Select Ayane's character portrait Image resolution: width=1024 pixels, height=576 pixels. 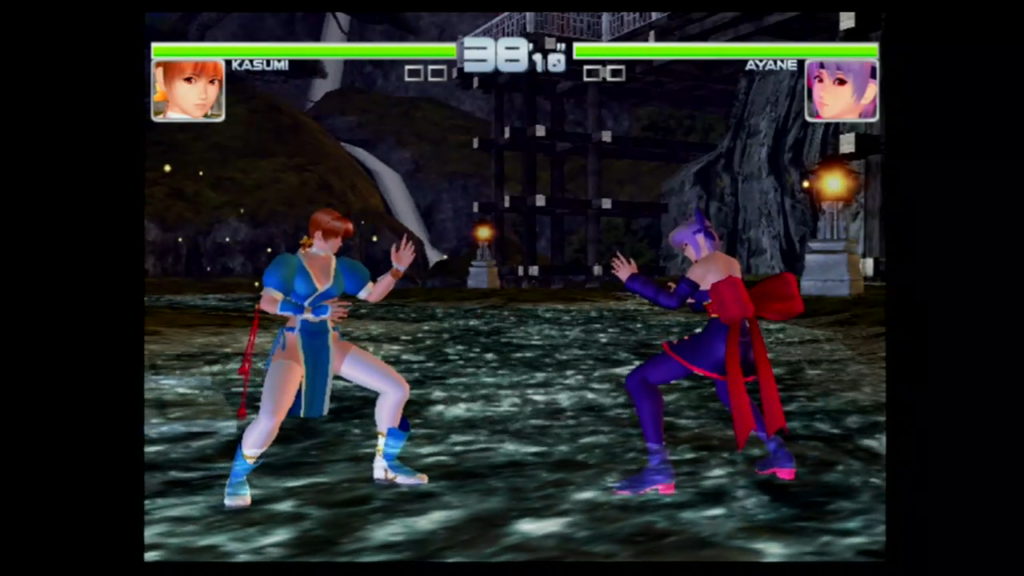pos(841,90)
